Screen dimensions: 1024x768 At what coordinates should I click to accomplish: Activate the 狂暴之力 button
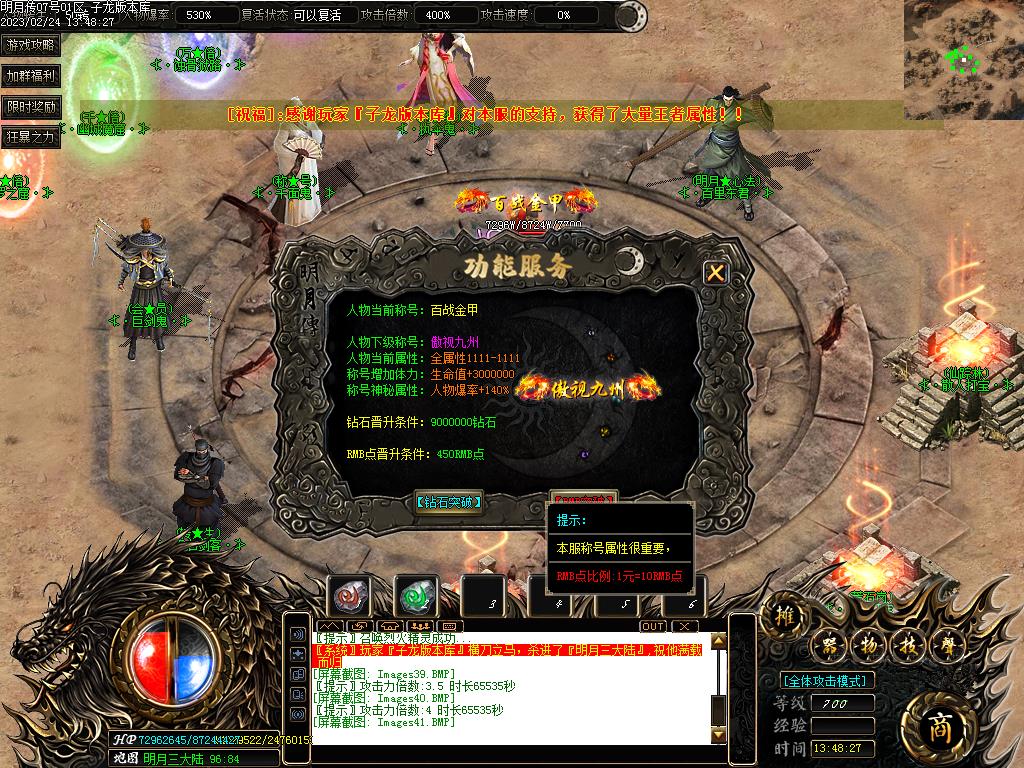click(x=31, y=137)
